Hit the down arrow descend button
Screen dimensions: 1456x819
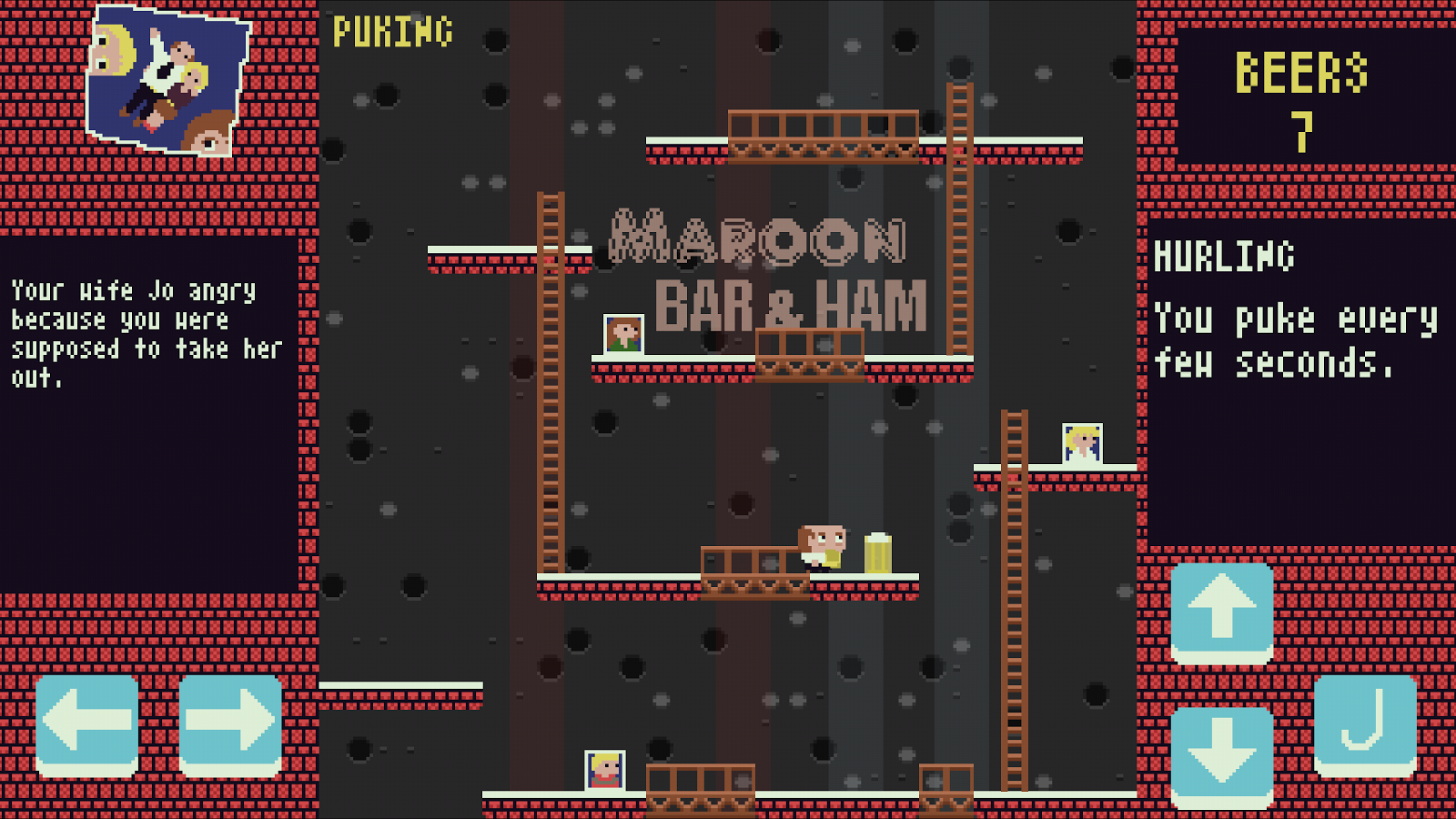1221,755
